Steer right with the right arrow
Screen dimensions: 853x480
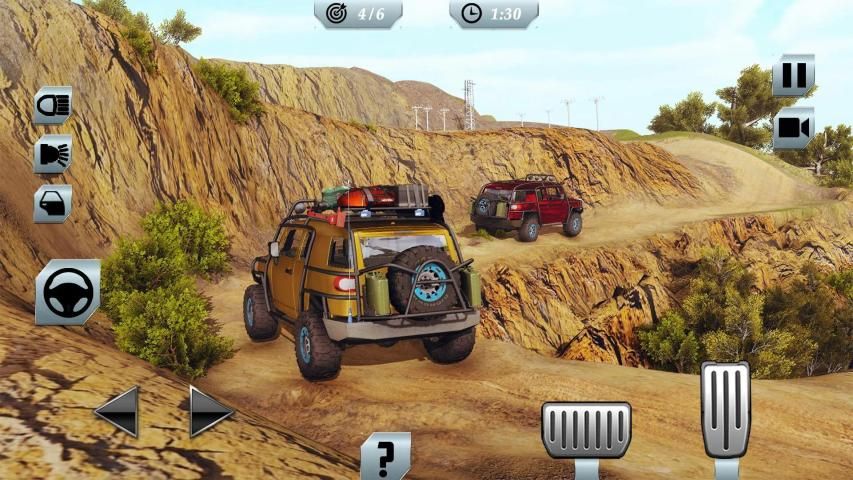coord(211,410)
